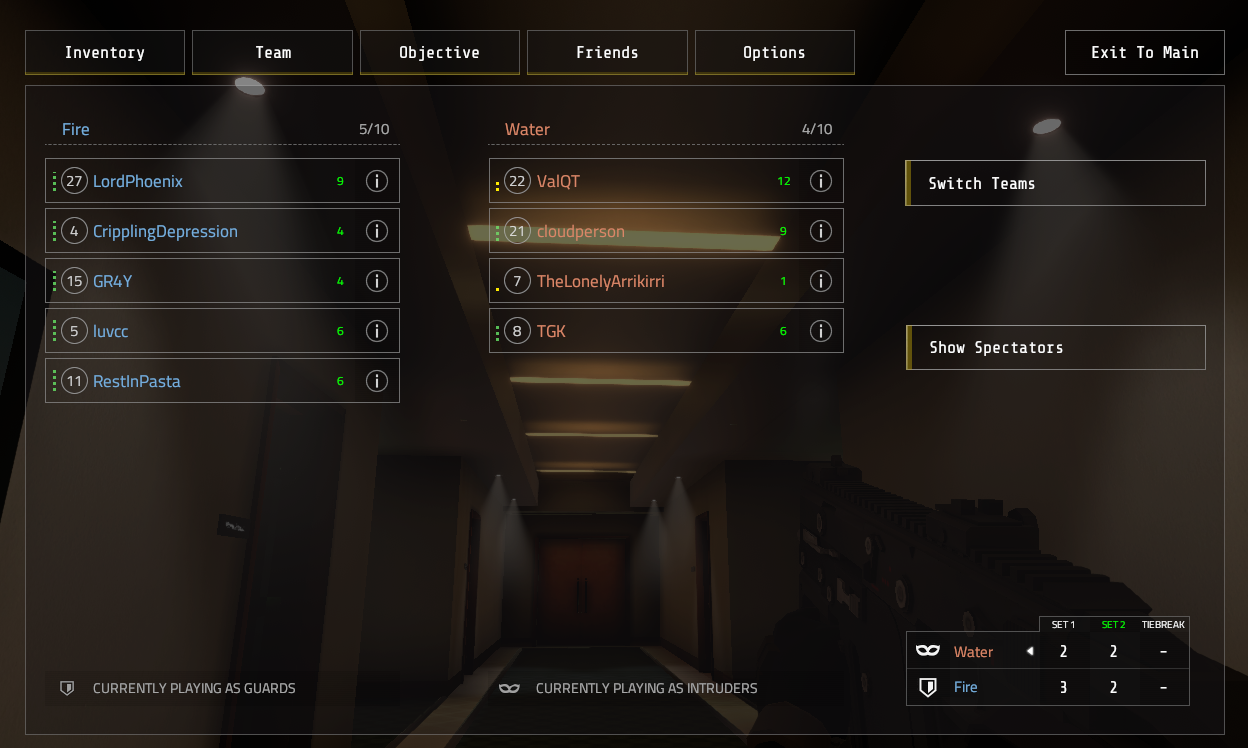Open cloudperson's info icon
This screenshot has height=748, width=1248.
[x=820, y=231]
